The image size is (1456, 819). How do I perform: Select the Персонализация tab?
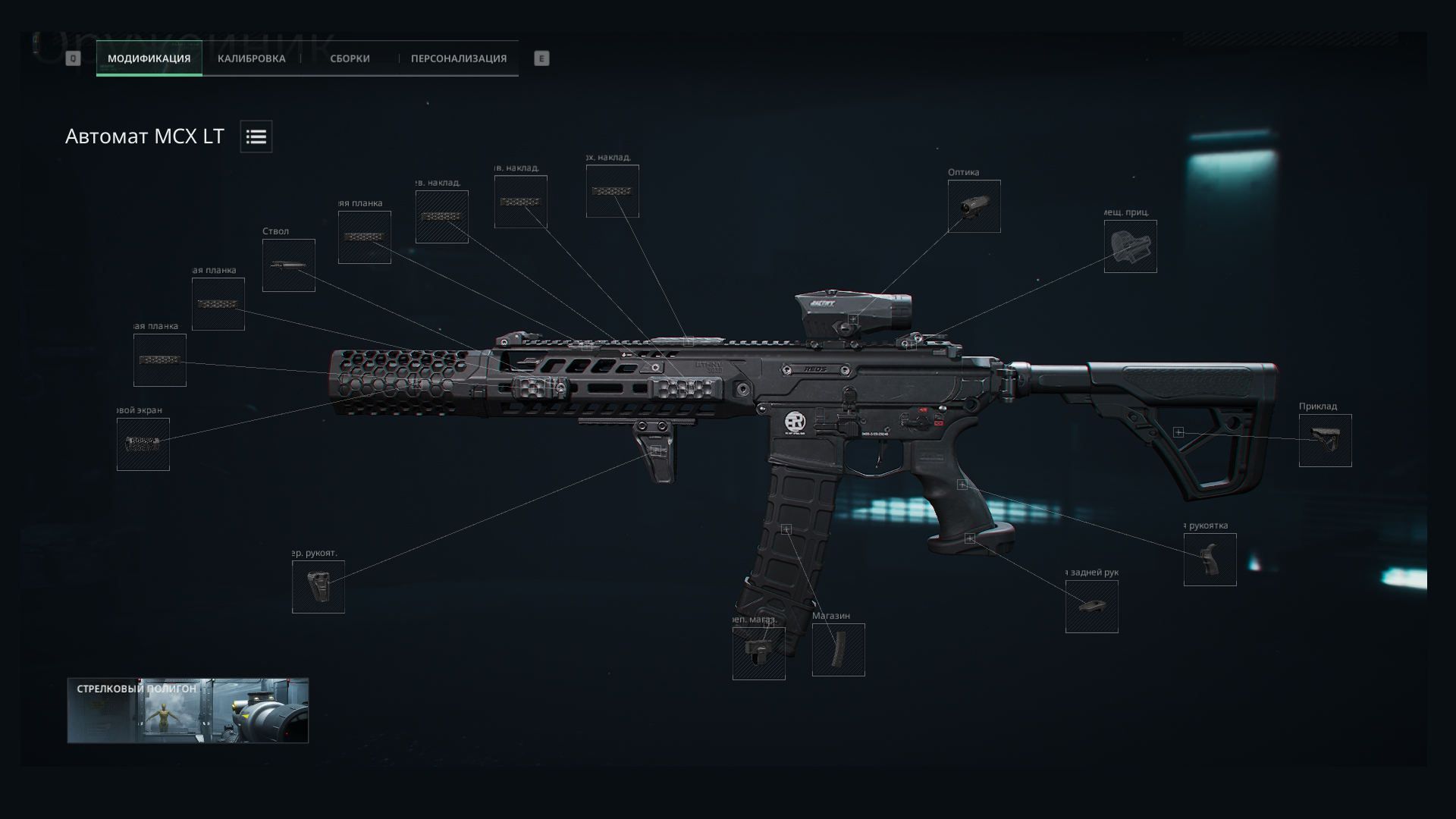(459, 58)
